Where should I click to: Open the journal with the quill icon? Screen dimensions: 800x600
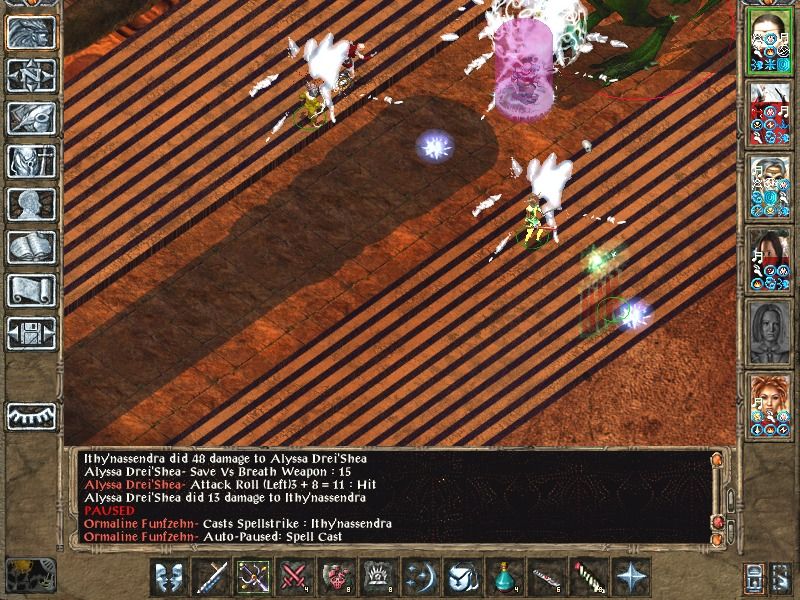pyautogui.click(x=31, y=118)
